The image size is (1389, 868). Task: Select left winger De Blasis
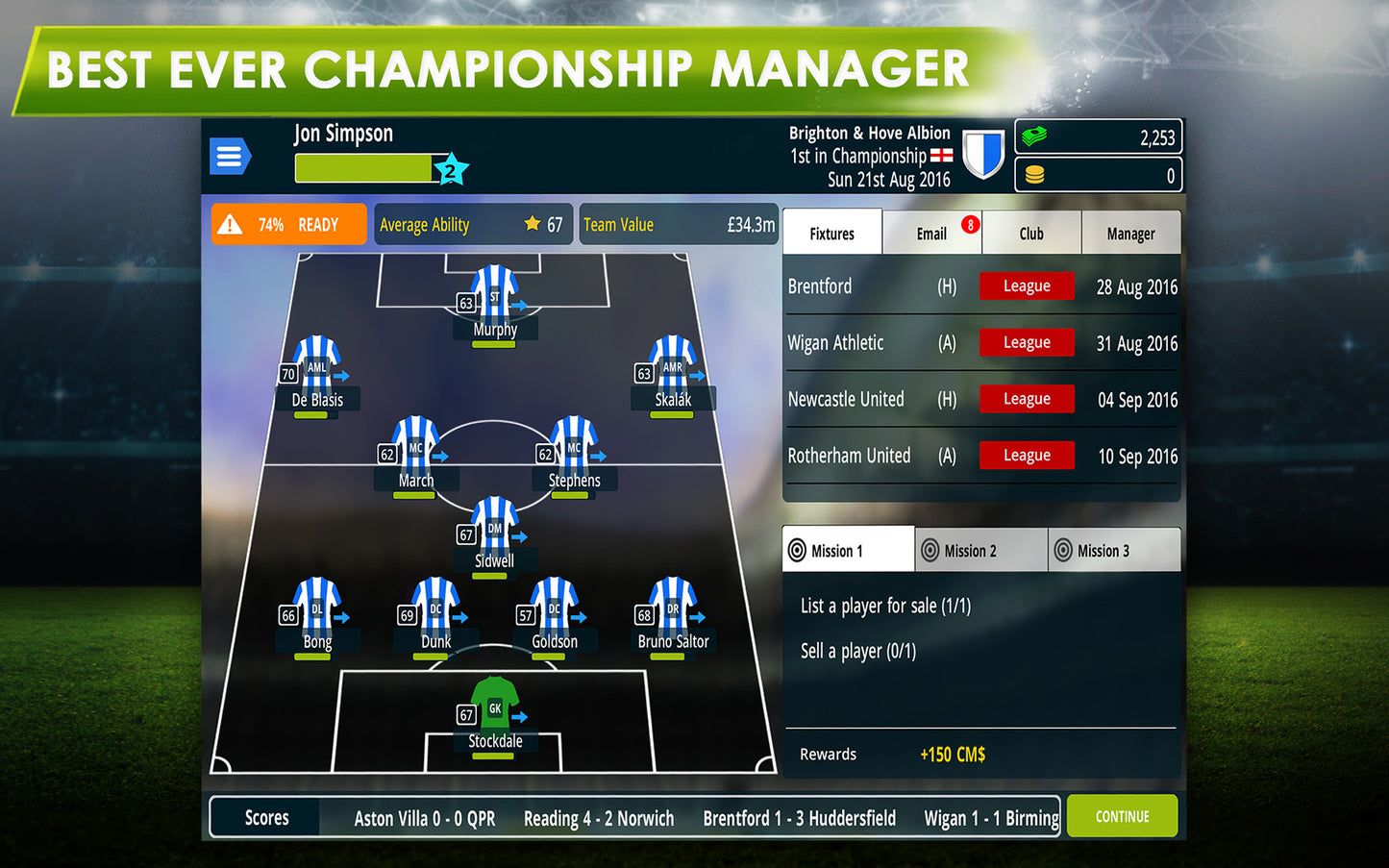(x=317, y=369)
